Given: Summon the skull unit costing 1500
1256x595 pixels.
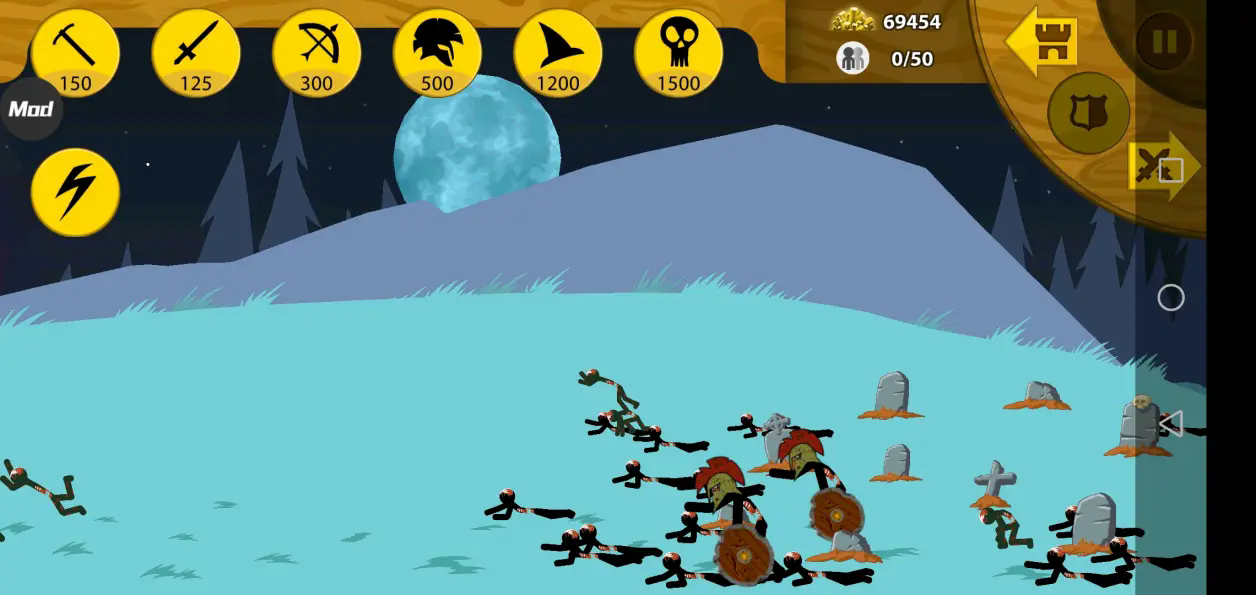Looking at the screenshot, I should 678,52.
